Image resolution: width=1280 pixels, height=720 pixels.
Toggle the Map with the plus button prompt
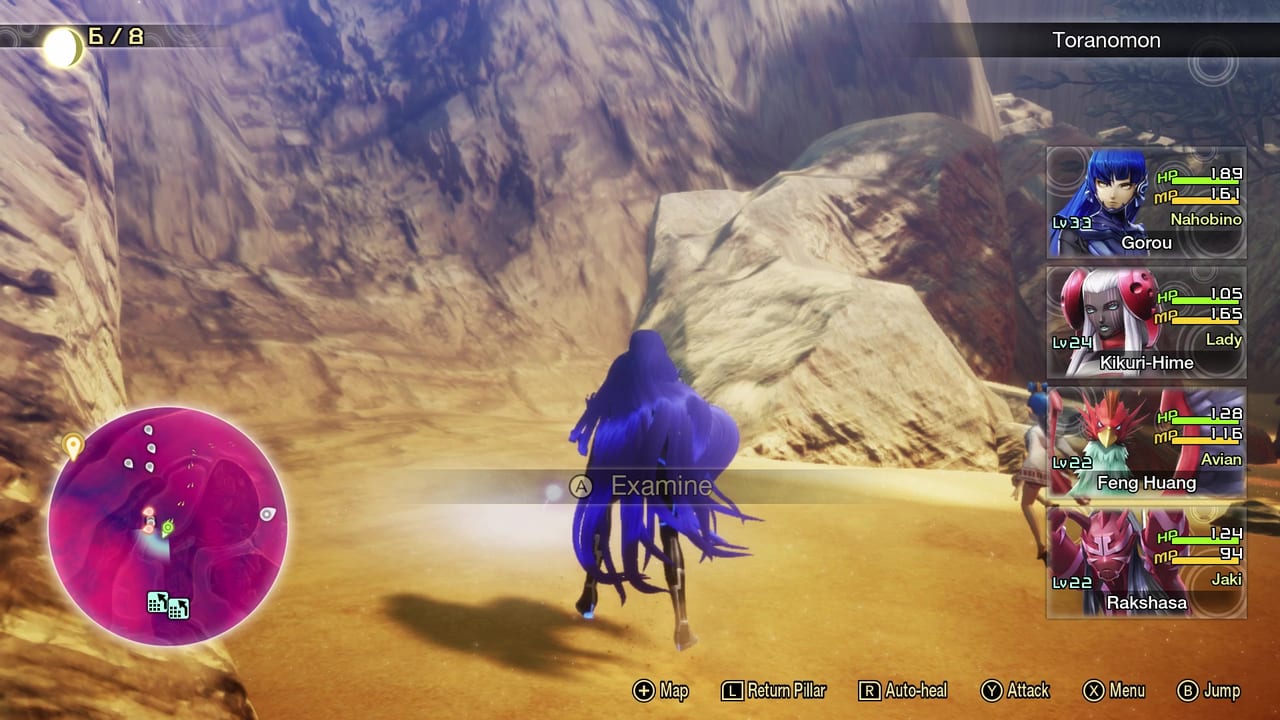(659, 690)
